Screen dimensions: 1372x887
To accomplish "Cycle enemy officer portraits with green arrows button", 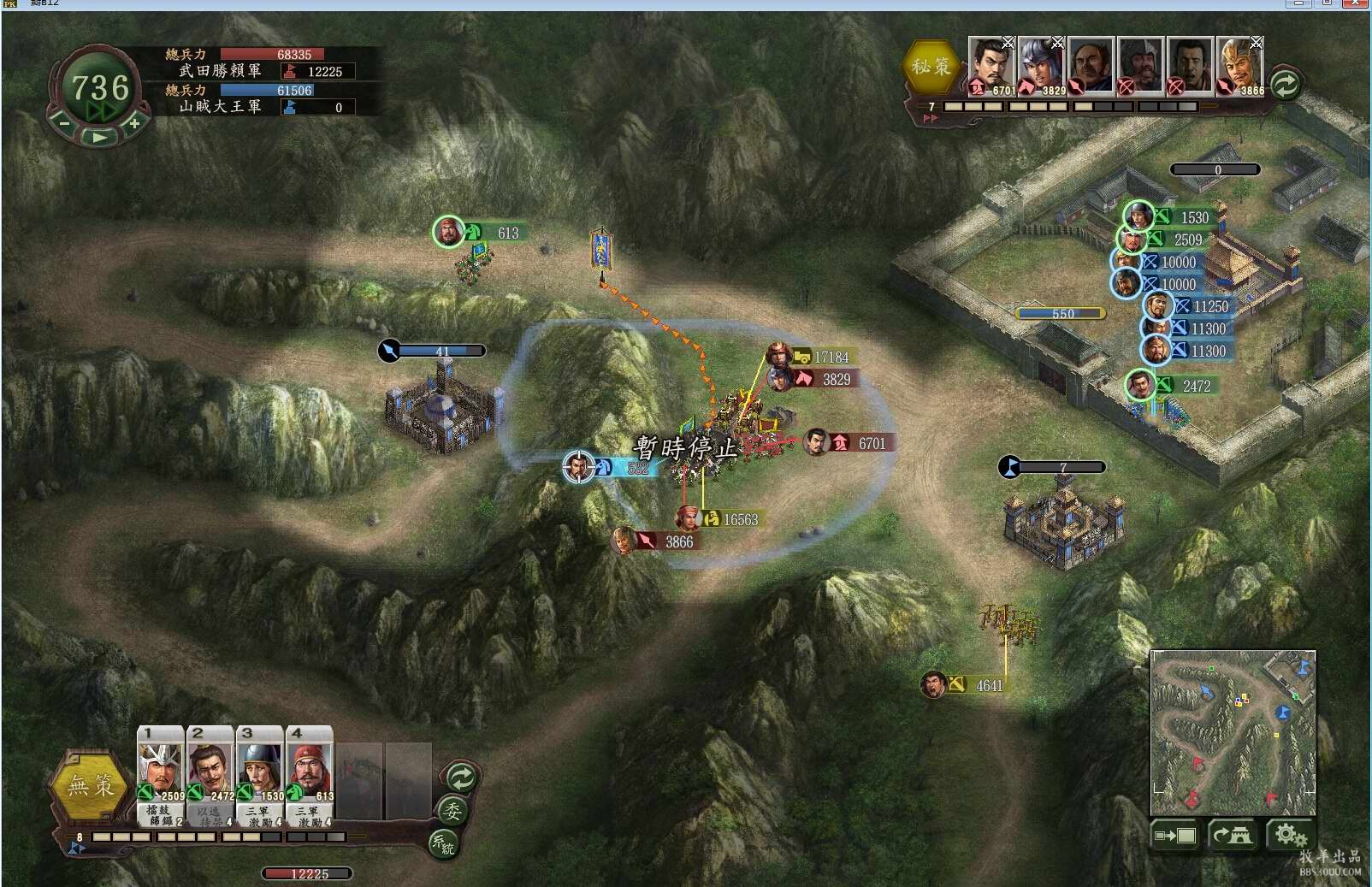I will [x=1285, y=84].
